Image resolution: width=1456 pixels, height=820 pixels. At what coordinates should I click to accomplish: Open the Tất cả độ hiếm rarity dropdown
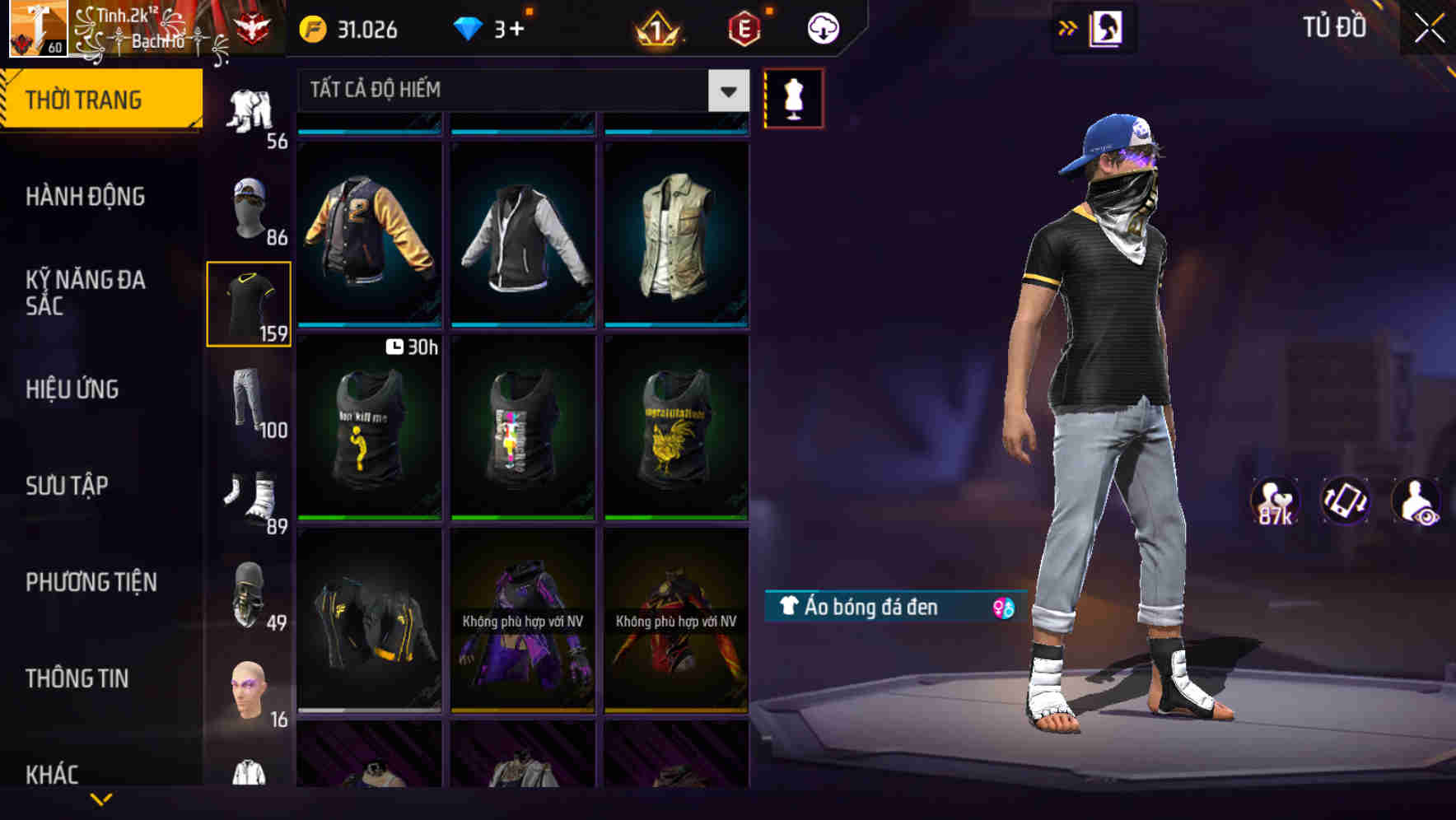tap(519, 90)
